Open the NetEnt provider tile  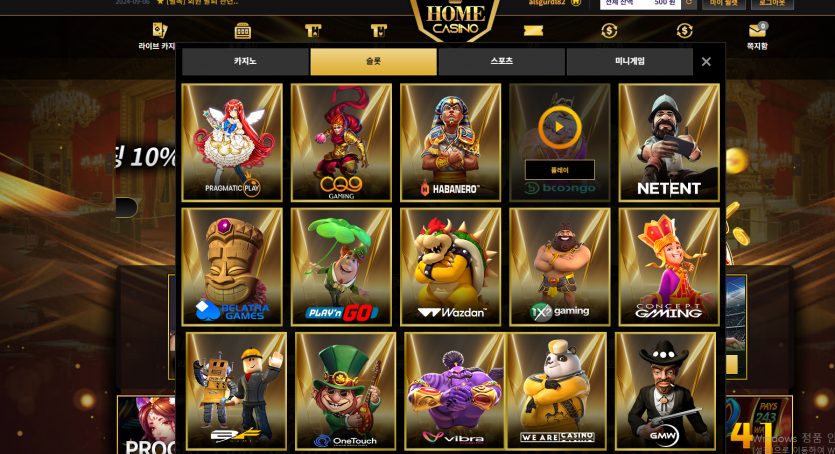(669, 142)
